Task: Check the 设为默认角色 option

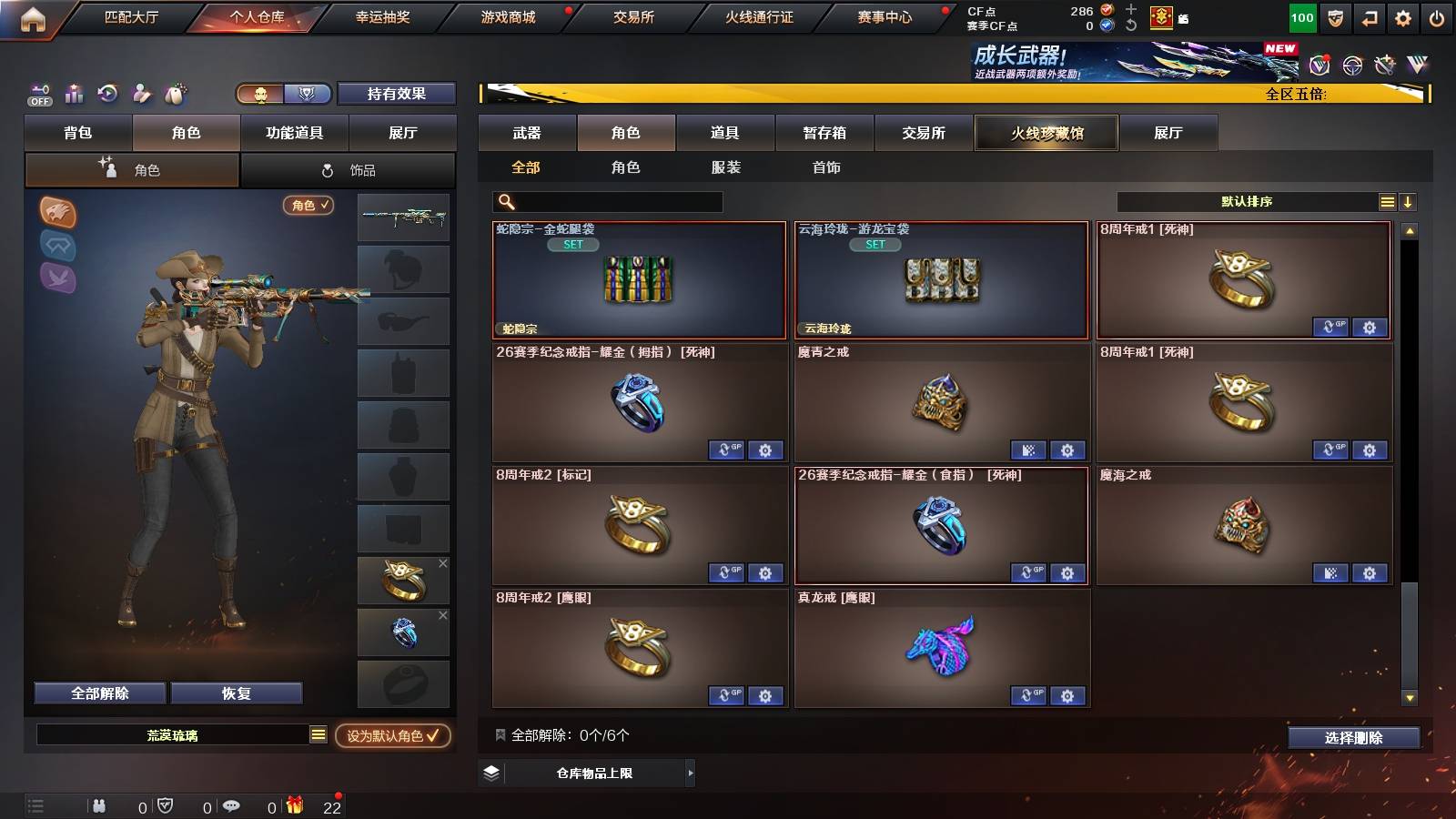Action: pos(393,737)
